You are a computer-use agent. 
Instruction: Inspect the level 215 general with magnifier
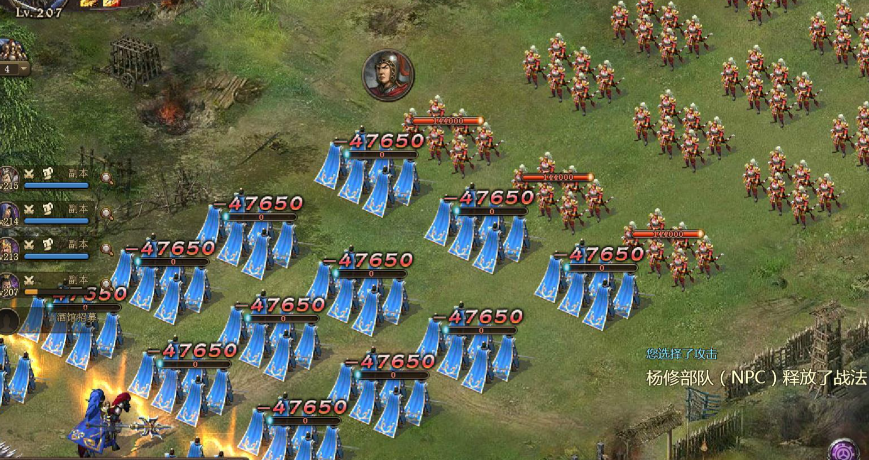[106, 177]
